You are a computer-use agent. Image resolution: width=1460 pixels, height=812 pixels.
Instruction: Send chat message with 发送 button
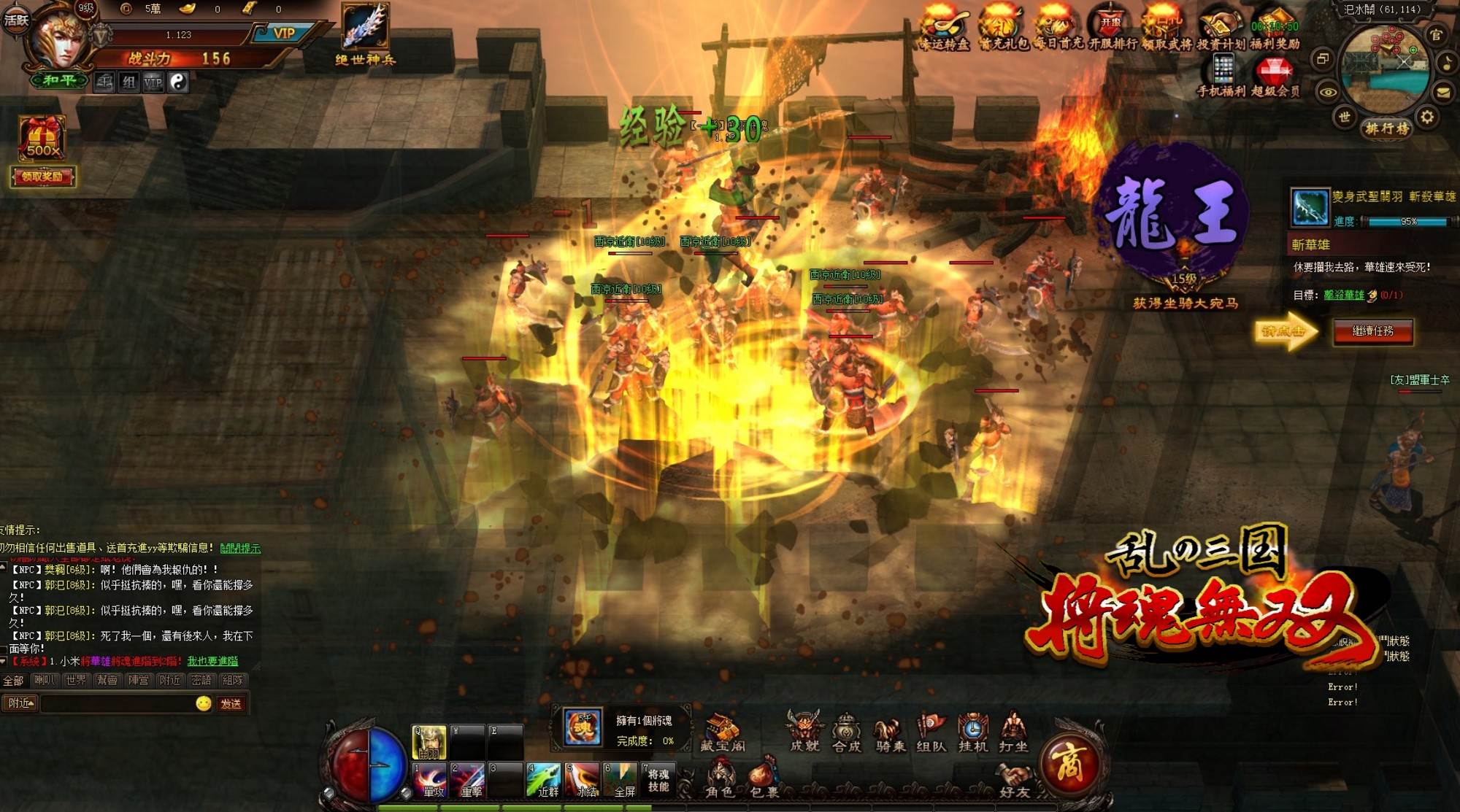(x=231, y=703)
